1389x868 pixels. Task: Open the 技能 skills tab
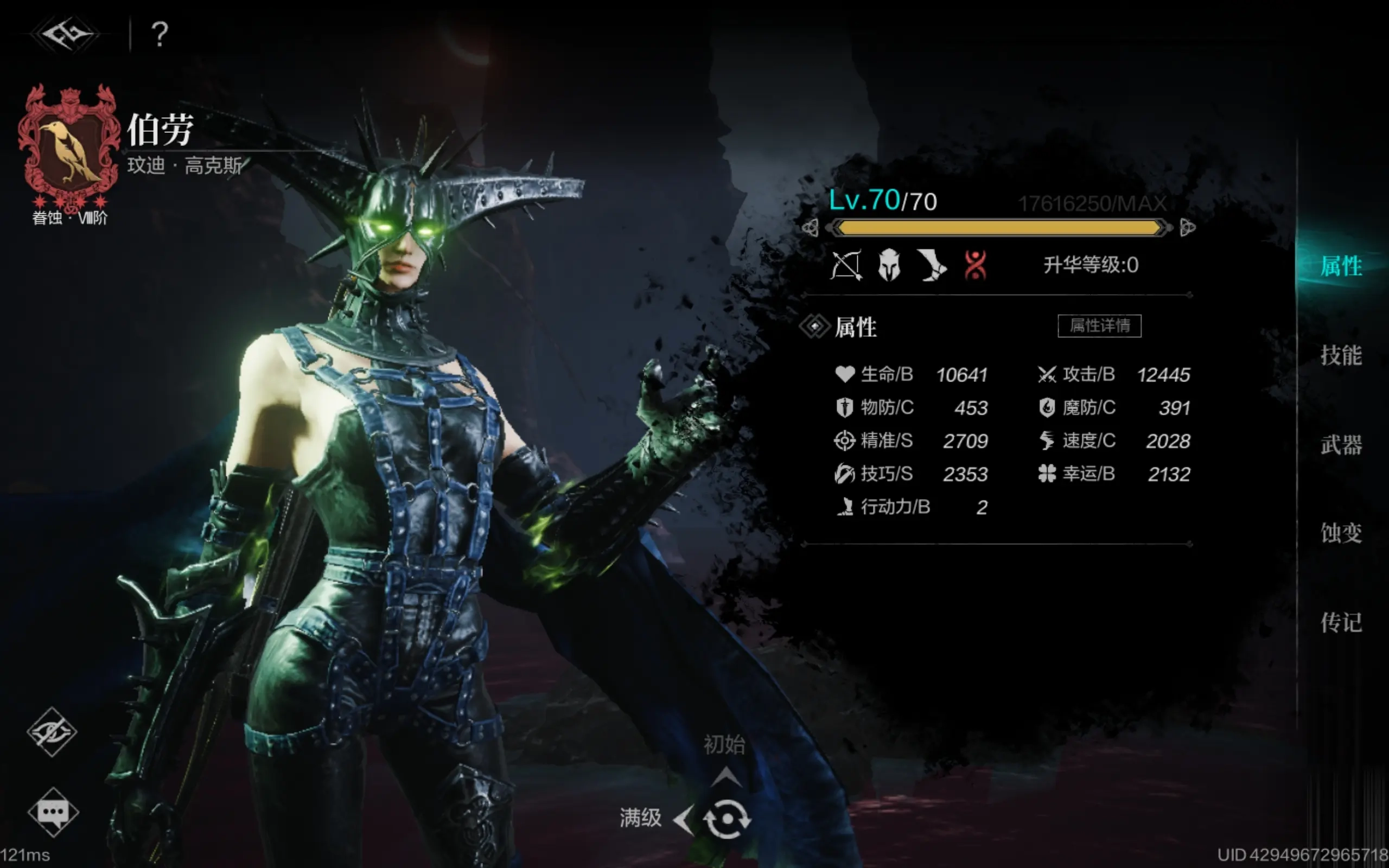pyautogui.click(x=1341, y=355)
